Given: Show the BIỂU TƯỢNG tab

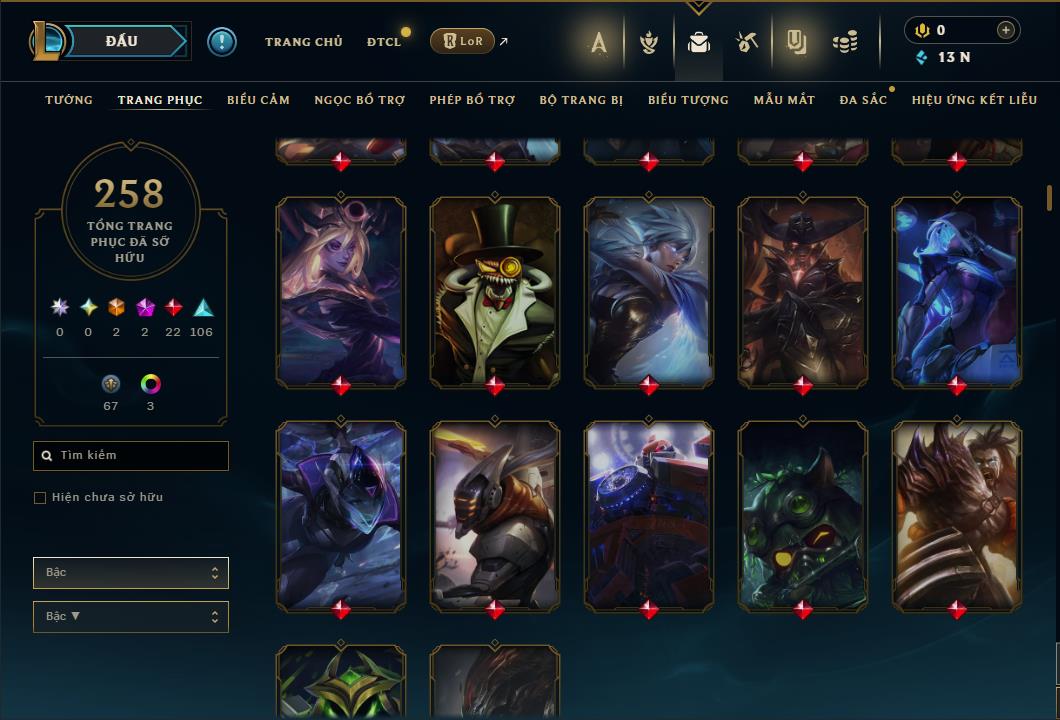Looking at the screenshot, I should pyautogui.click(x=688, y=100).
